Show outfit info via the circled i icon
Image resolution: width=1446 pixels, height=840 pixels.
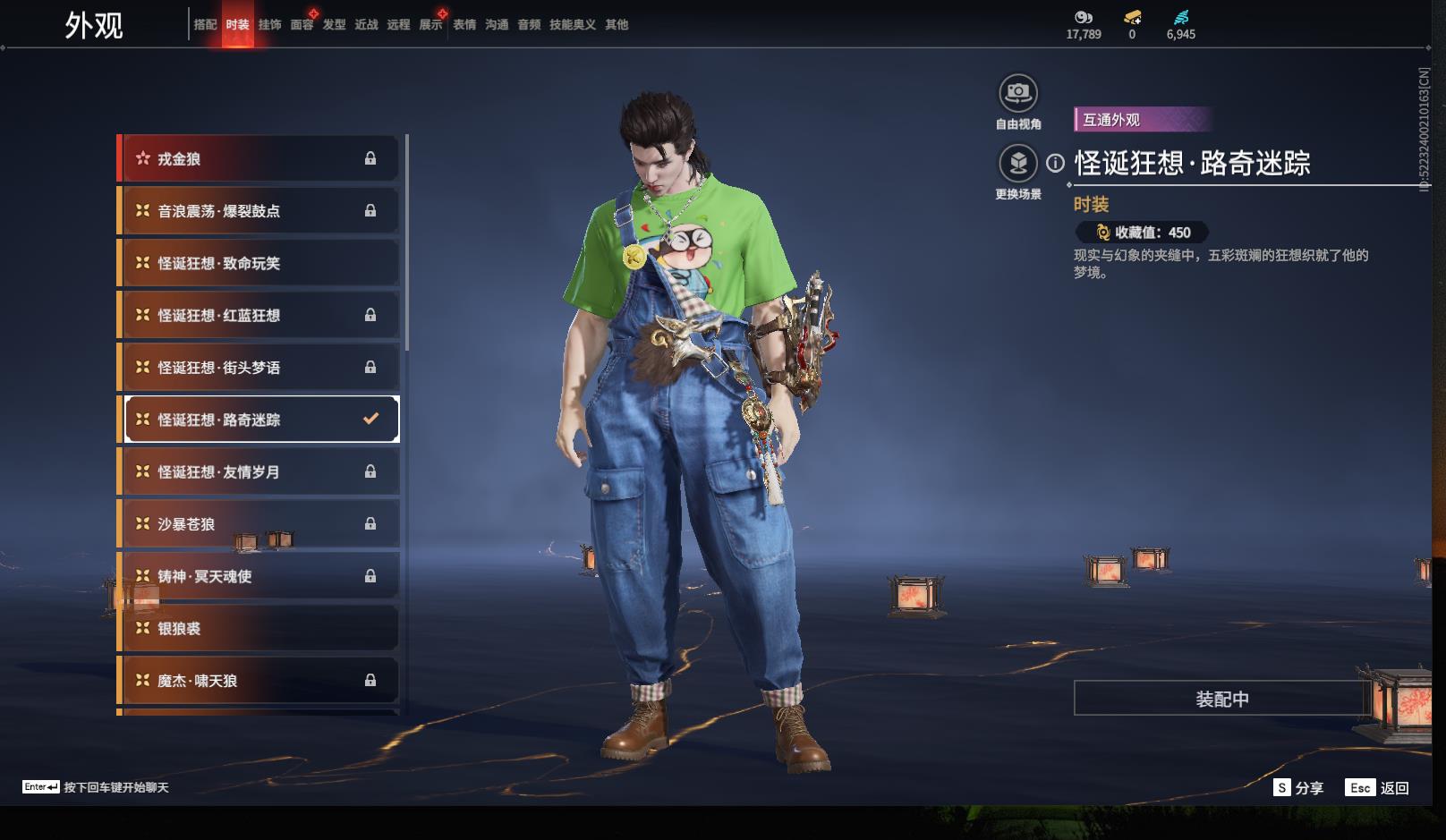coord(1056,164)
